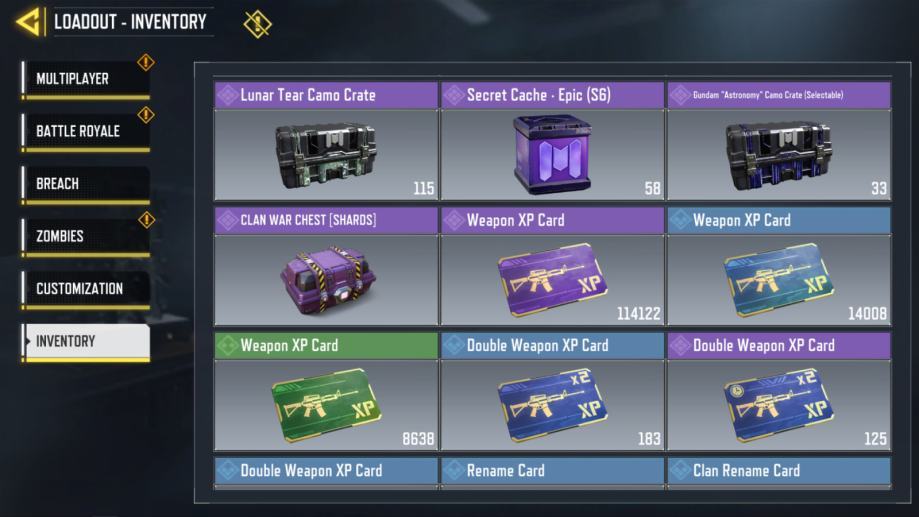Pick the purple Weapon XP Card

click(552, 267)
